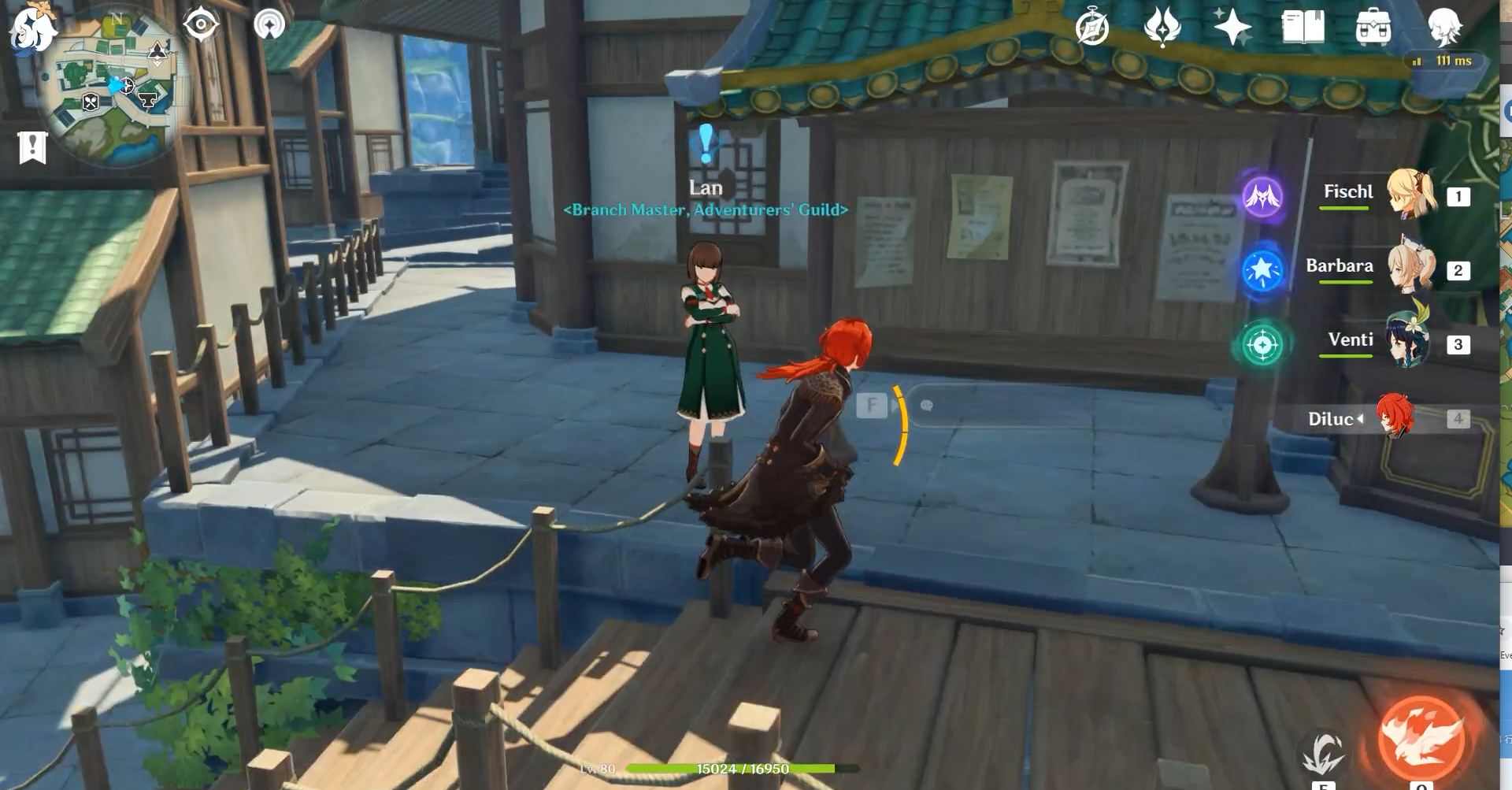Screen dimensions: 1512x790
Task: Open the Paimon main menu
Action: [31, 32]
